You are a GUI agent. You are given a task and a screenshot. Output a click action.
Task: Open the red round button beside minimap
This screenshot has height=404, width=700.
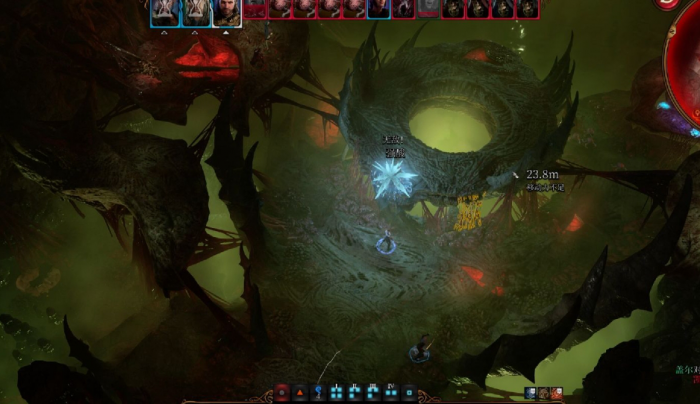(667, 4)
